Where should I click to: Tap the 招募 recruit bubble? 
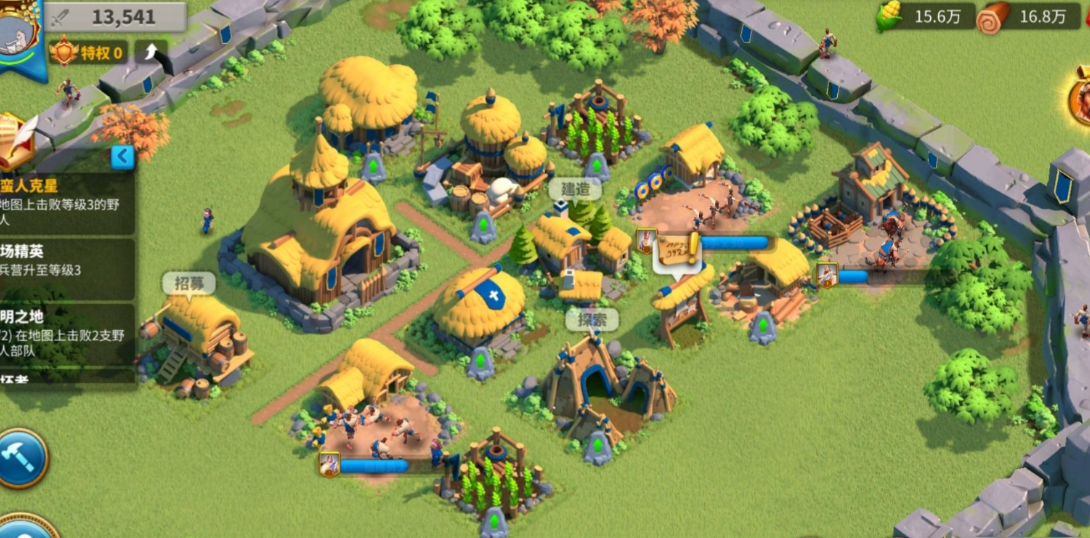(188, 283)
